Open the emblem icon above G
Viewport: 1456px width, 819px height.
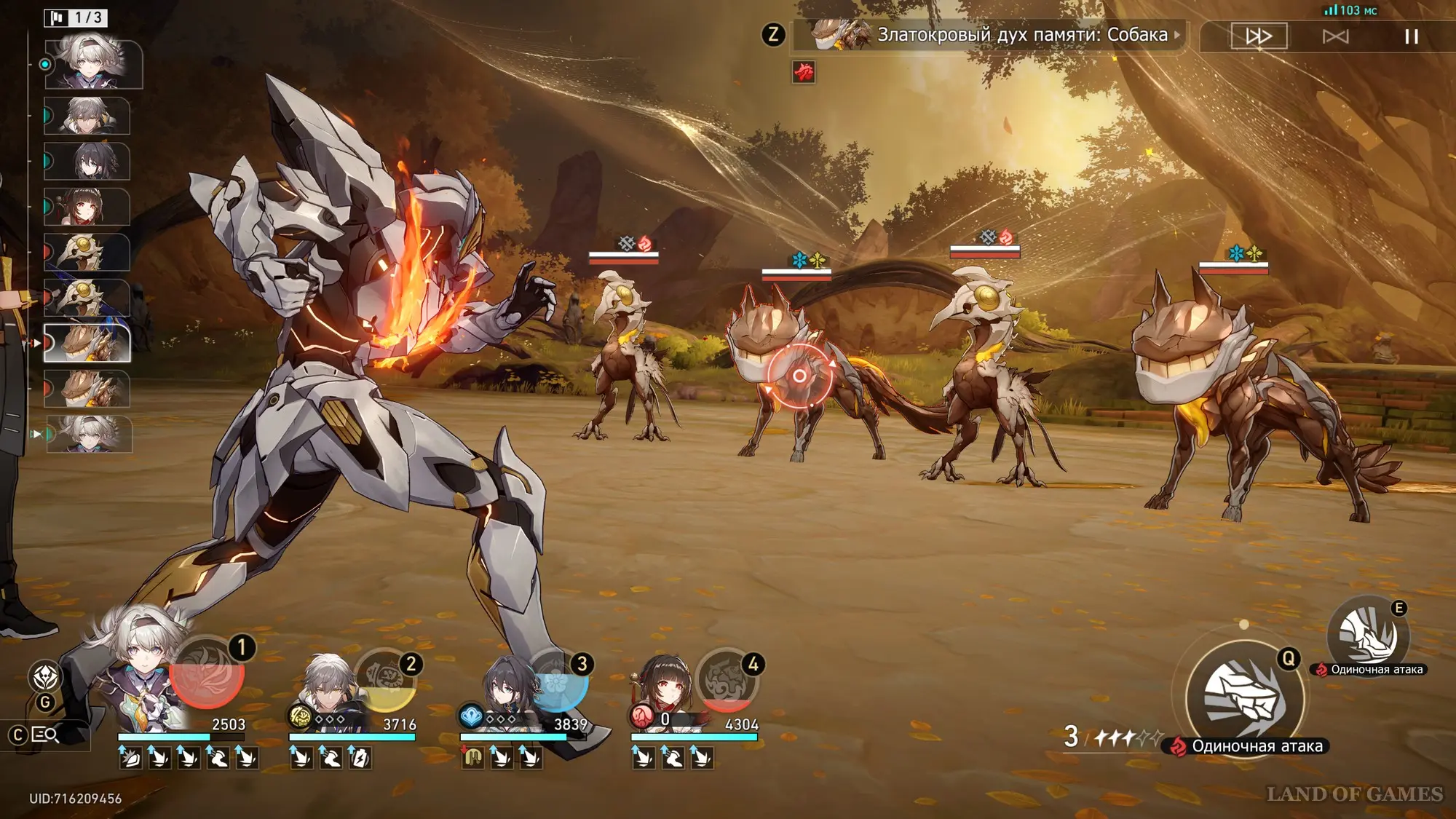click(x=45, y=677)
